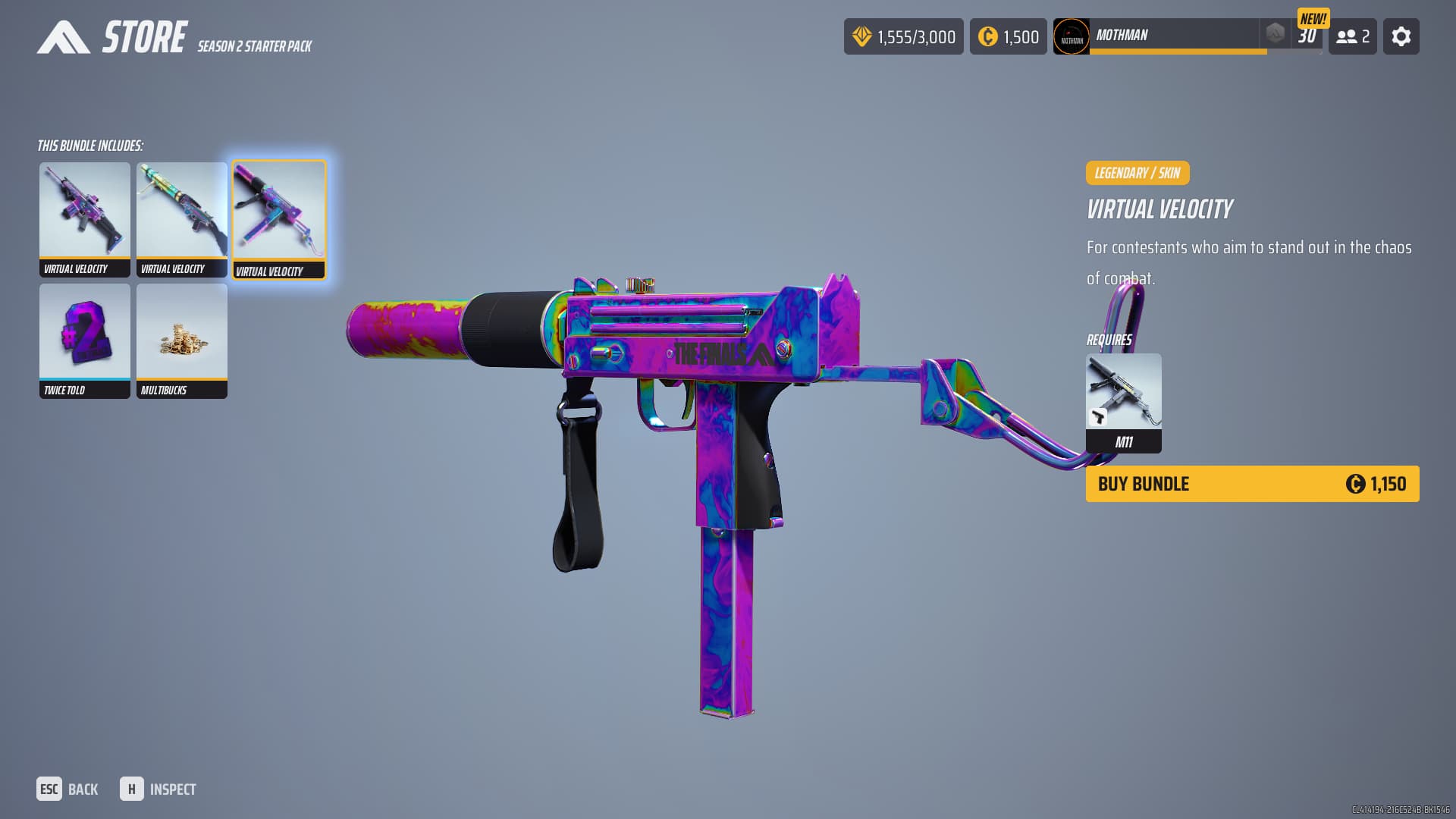The image size is (1456, 819).
Task: Select the Virtual Velocity light machine gun thumbnail
Action: 182,219
